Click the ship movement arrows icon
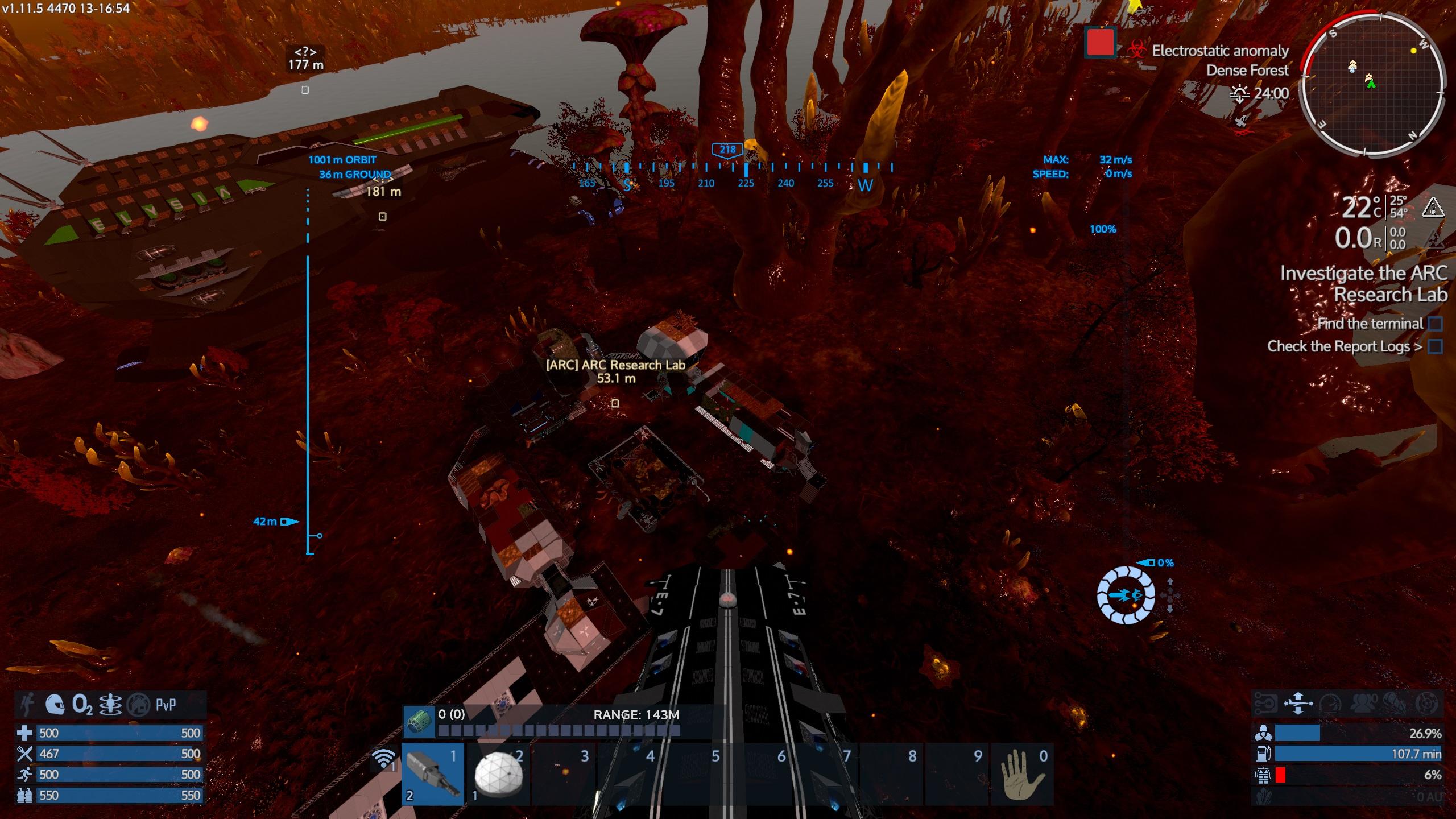The image size is (1456, 819). (x=1298, y=704)
